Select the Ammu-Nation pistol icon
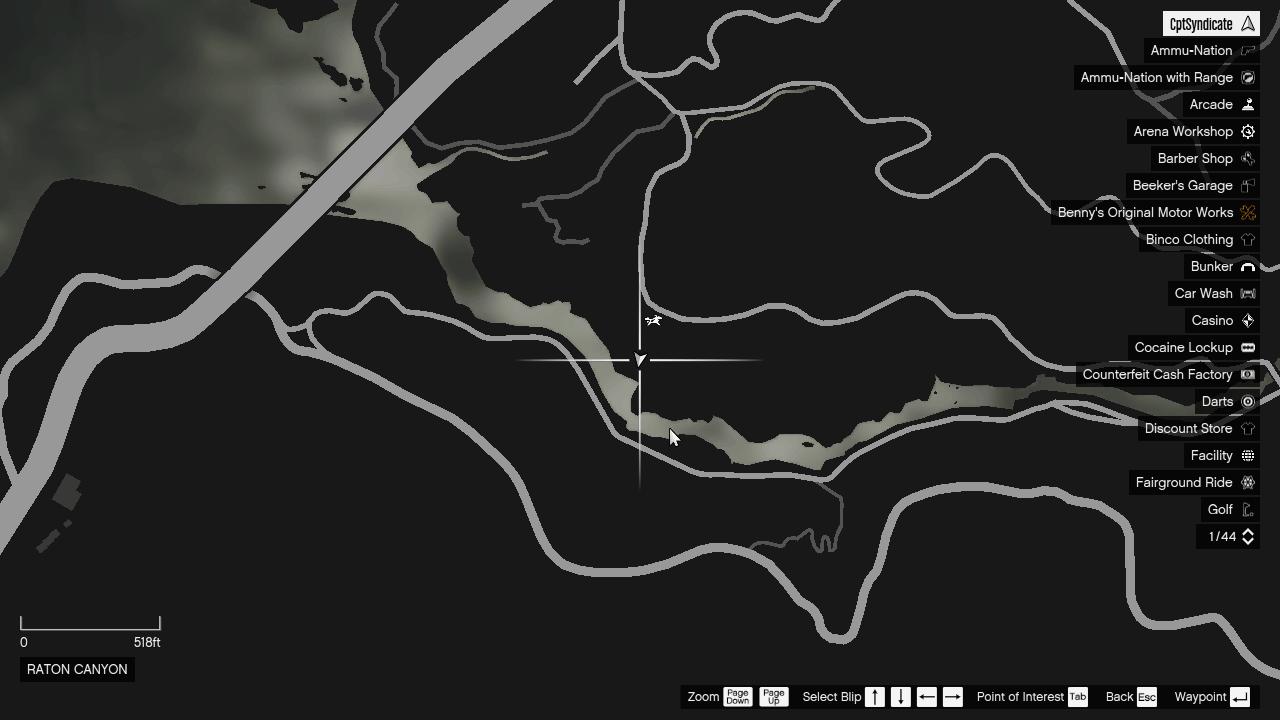 point(1247,50)
